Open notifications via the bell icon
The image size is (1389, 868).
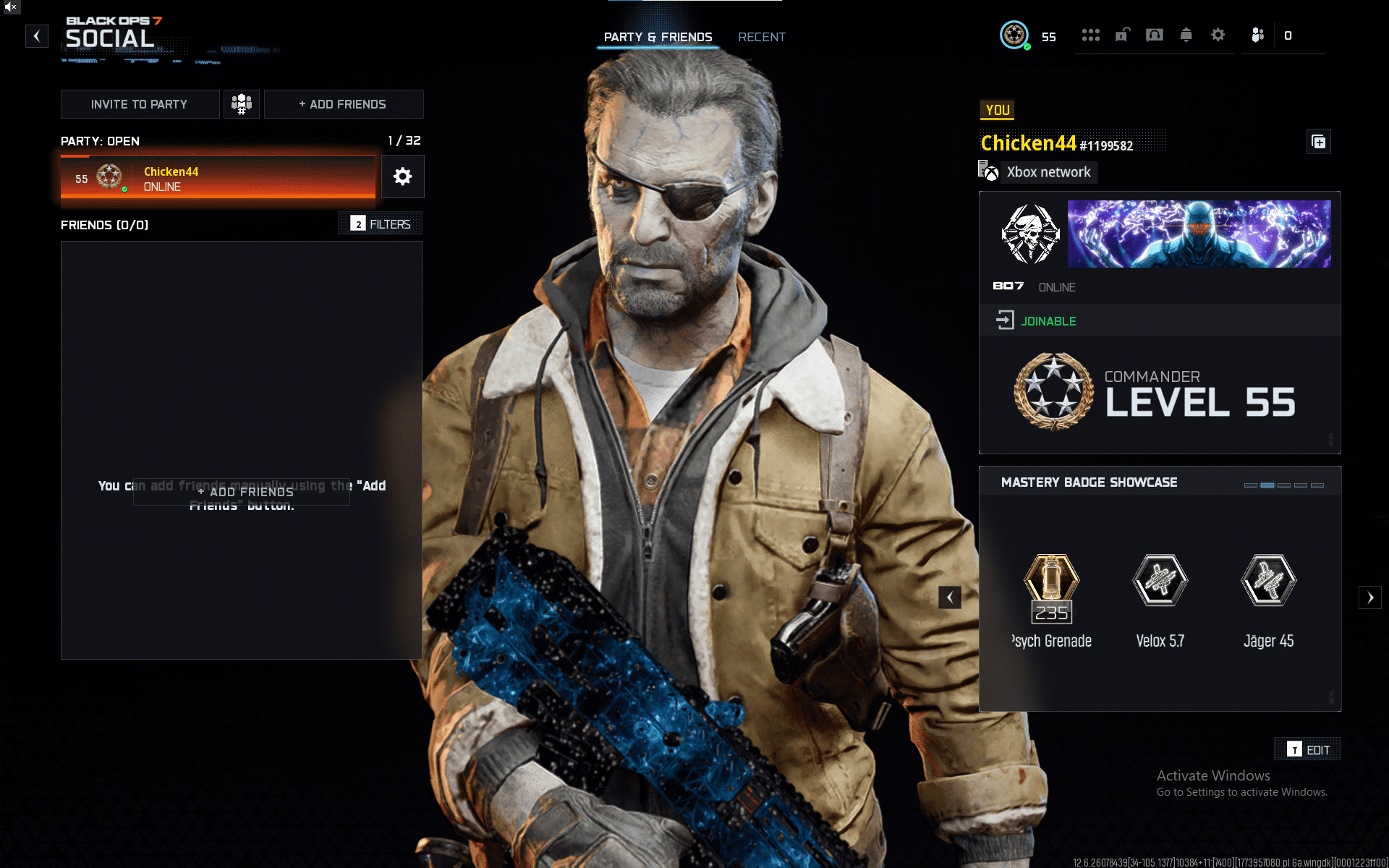coord(1186,35)
